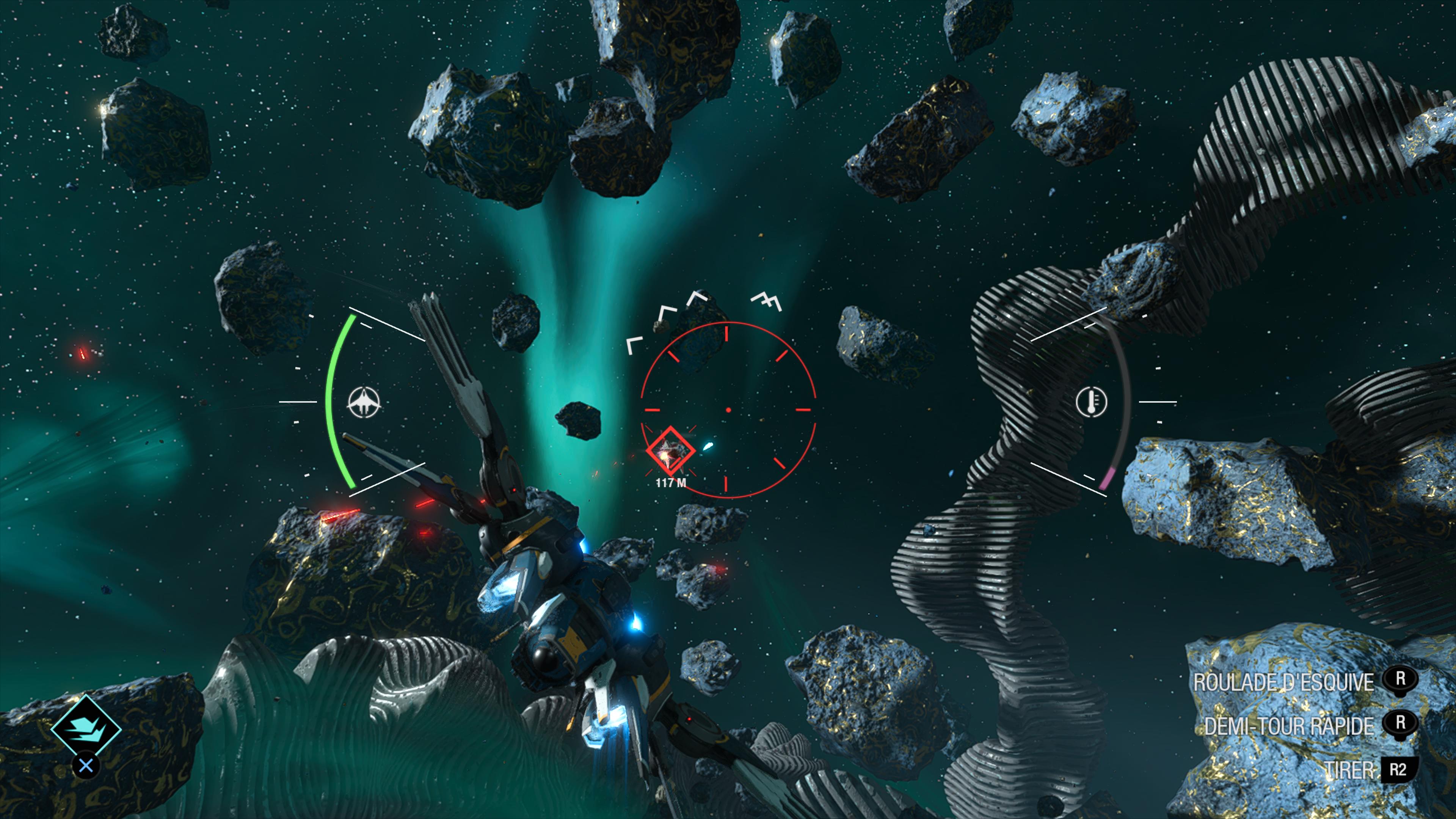Click the ship silhouette icon beside the green gauge

coord(364,402)
